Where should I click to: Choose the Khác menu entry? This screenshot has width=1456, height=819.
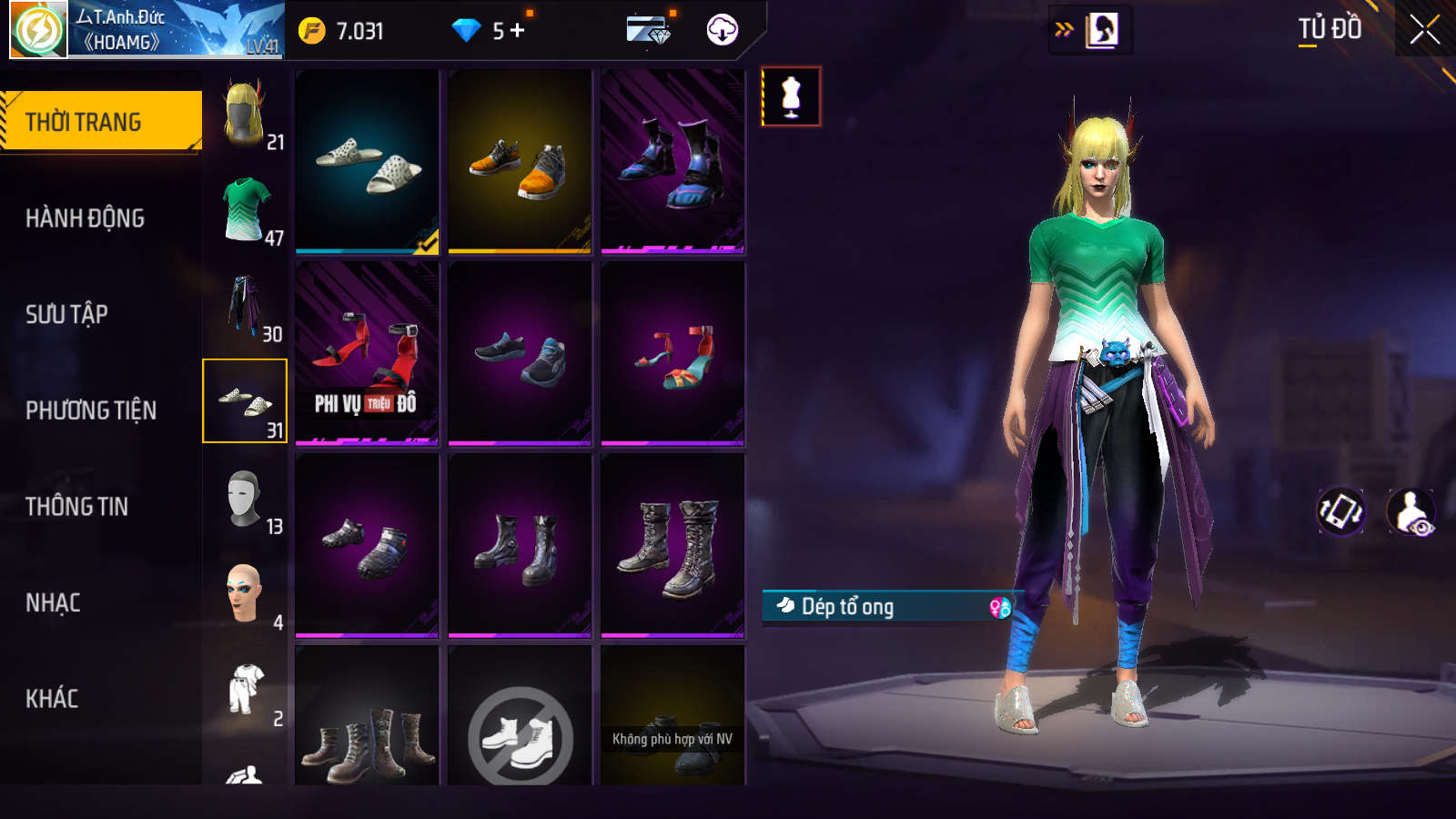click(x=52, y=699)
